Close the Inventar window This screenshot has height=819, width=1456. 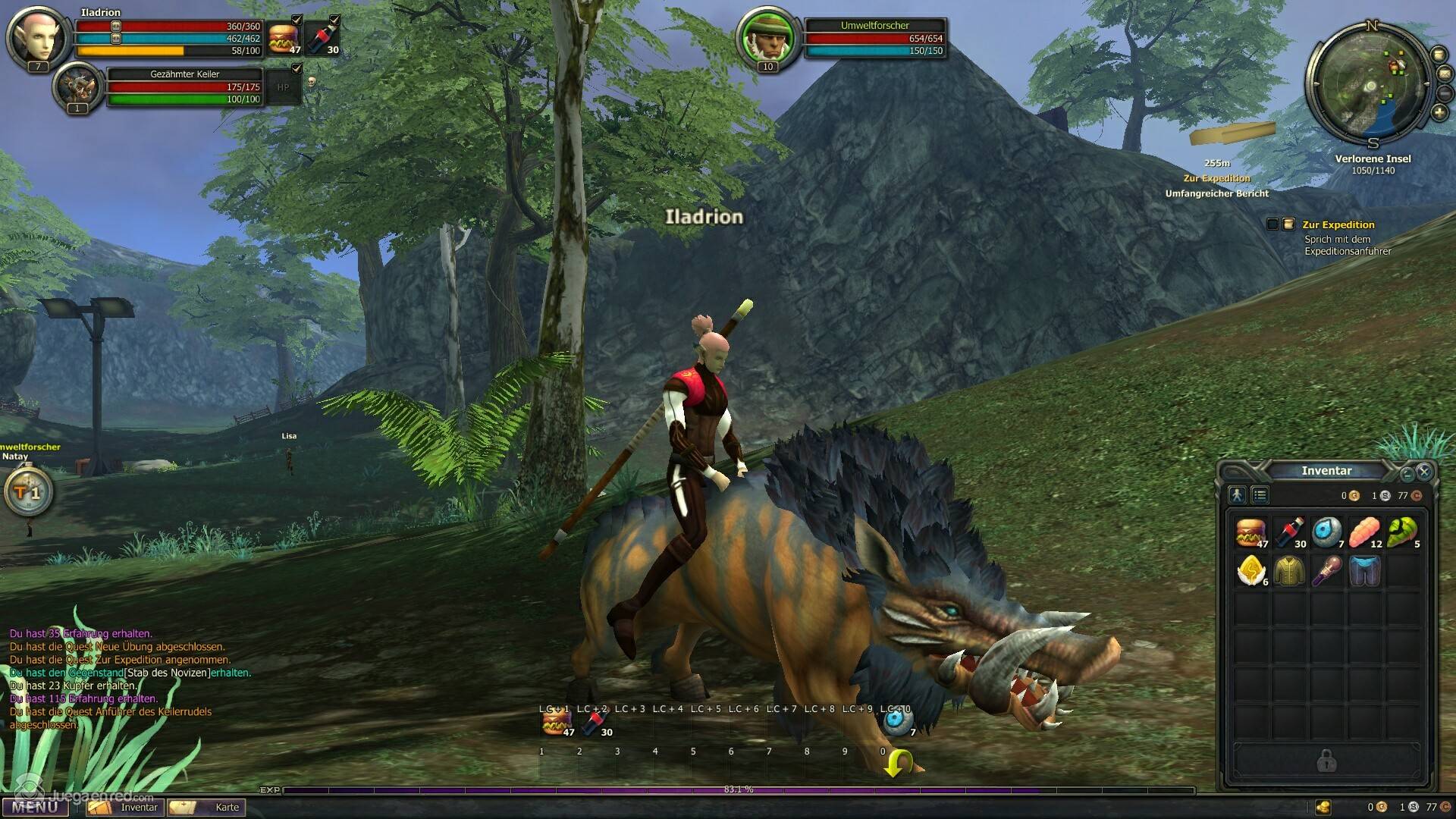1423,472
